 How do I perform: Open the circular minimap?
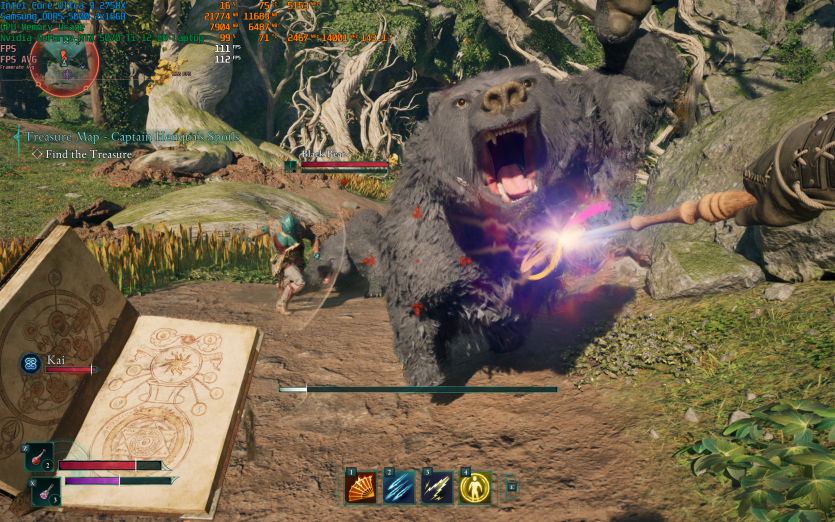(x=64, y=60)
